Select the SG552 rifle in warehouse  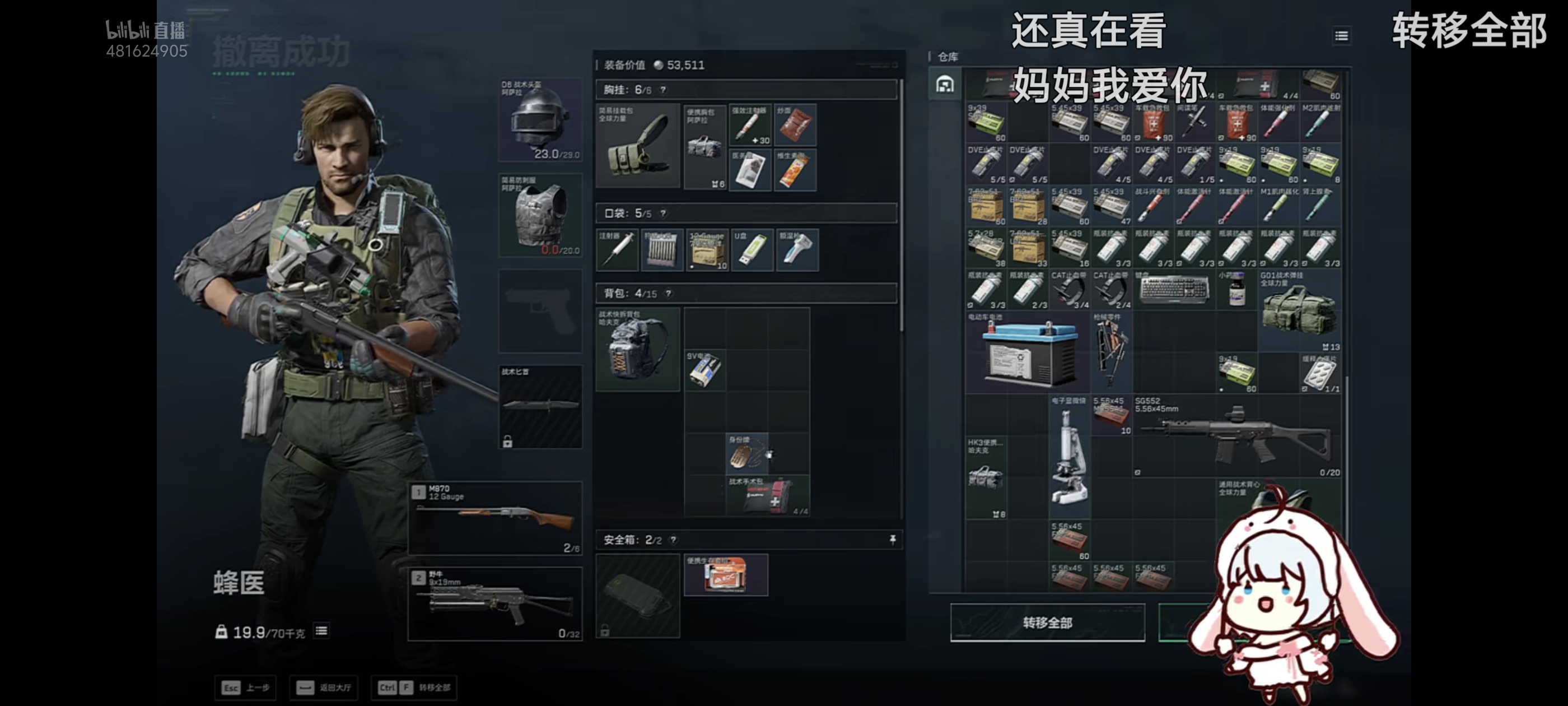coord(1236,436)
